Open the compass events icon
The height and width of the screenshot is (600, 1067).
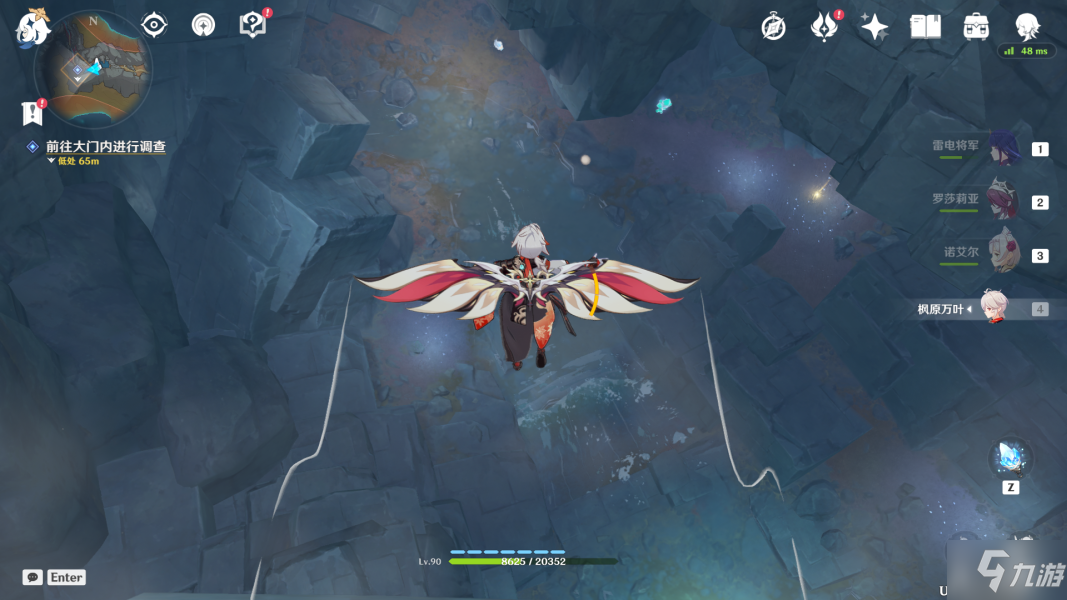(x=773, y=27)
